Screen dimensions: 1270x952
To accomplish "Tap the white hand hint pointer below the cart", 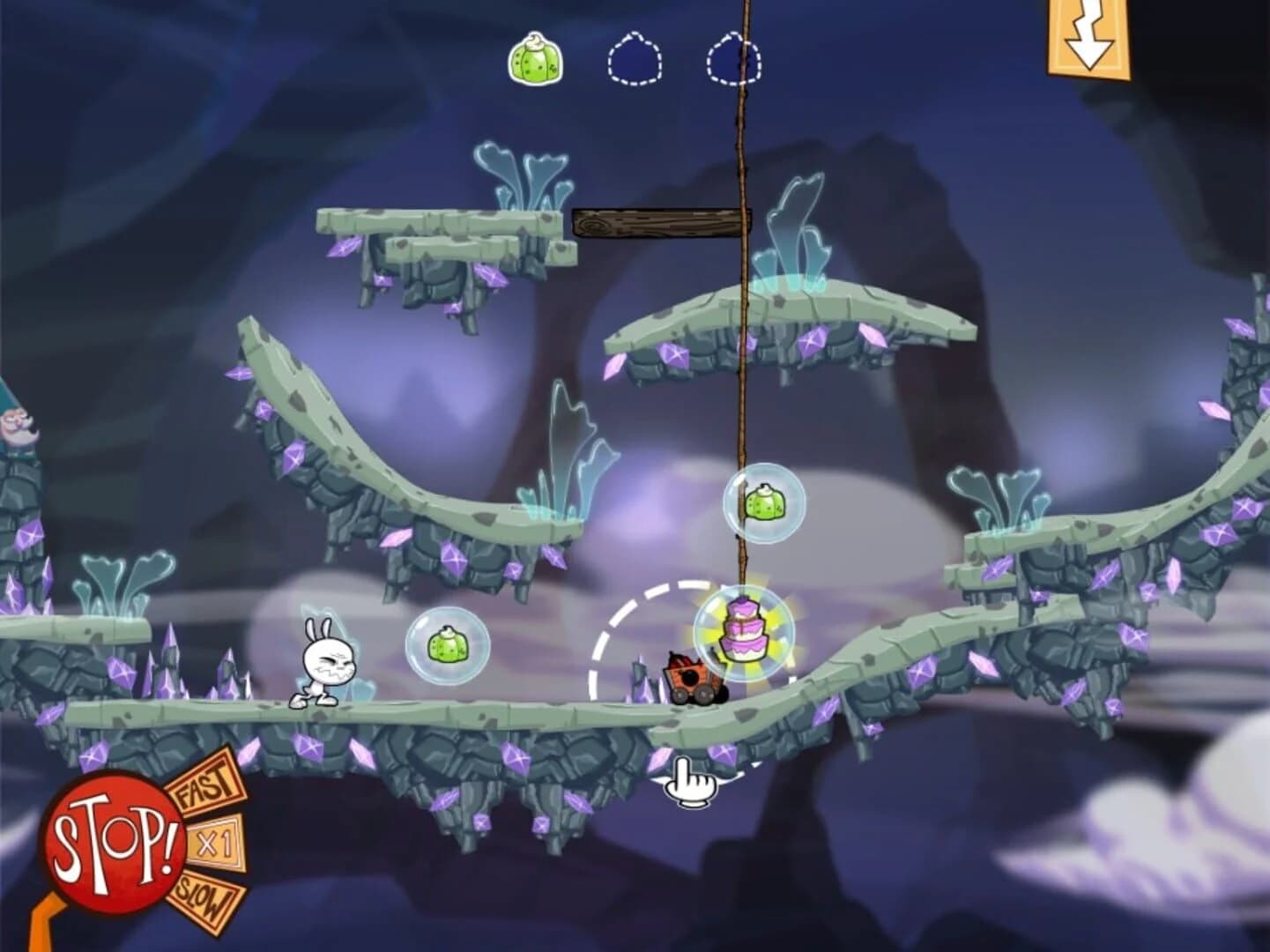I will click(692, 784).
